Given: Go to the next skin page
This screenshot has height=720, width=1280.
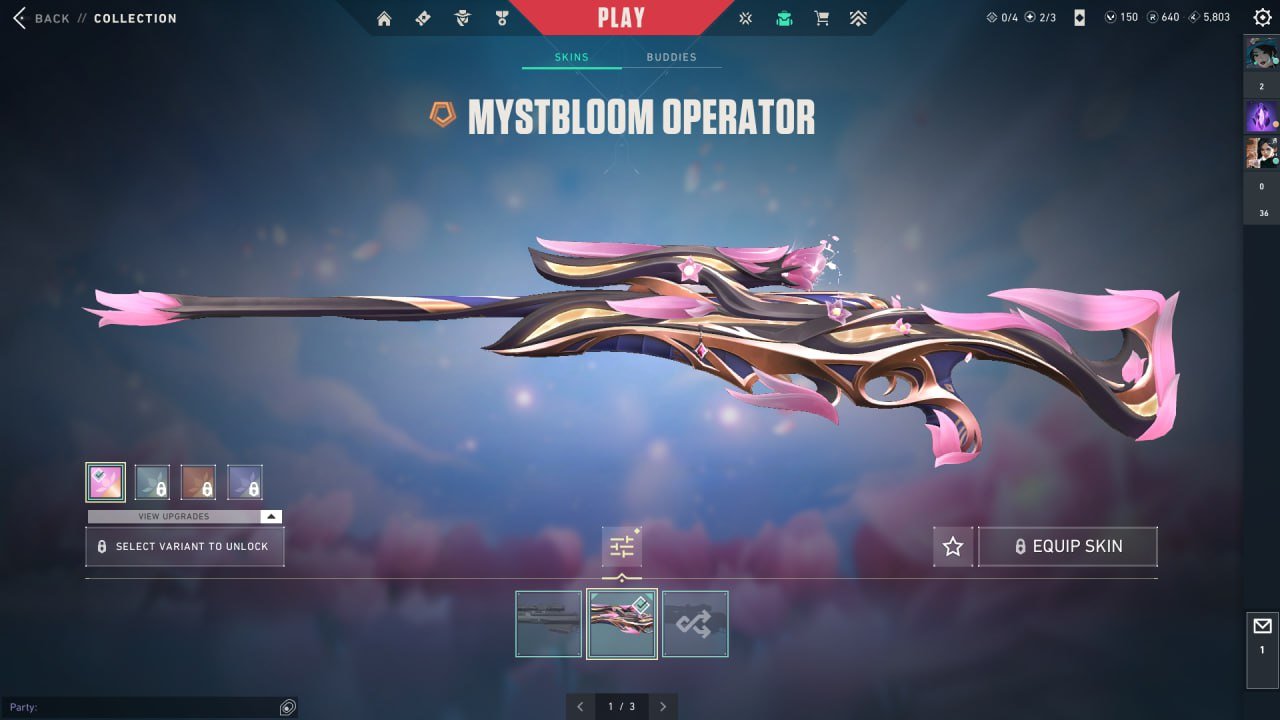Looking at the screenshot, I should pyautogui.click(x=663, y=707).
